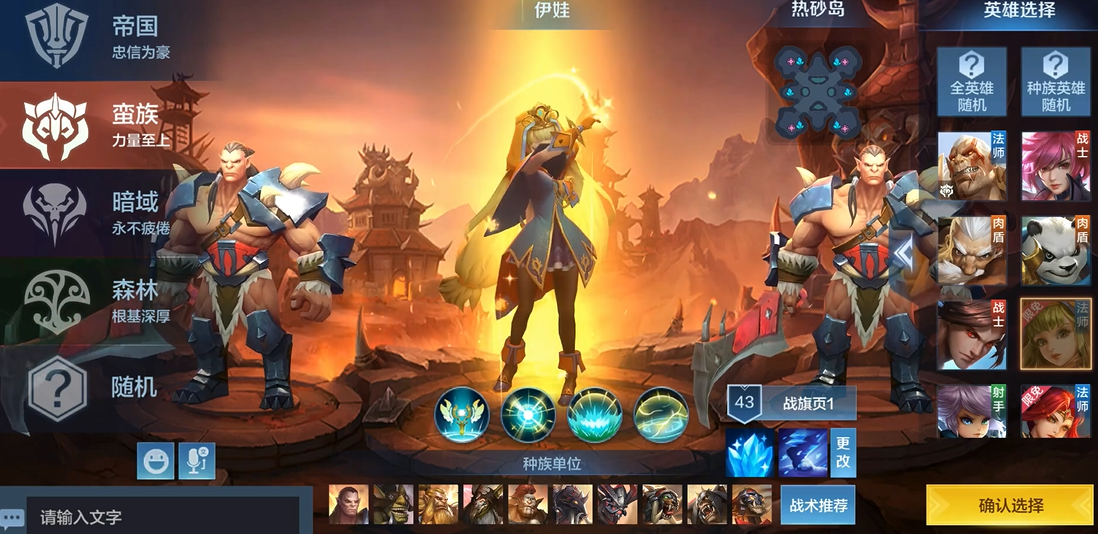Select the 森林 faction tab
This screenshot has width=1098, height=534.
(x=100, y=300)
